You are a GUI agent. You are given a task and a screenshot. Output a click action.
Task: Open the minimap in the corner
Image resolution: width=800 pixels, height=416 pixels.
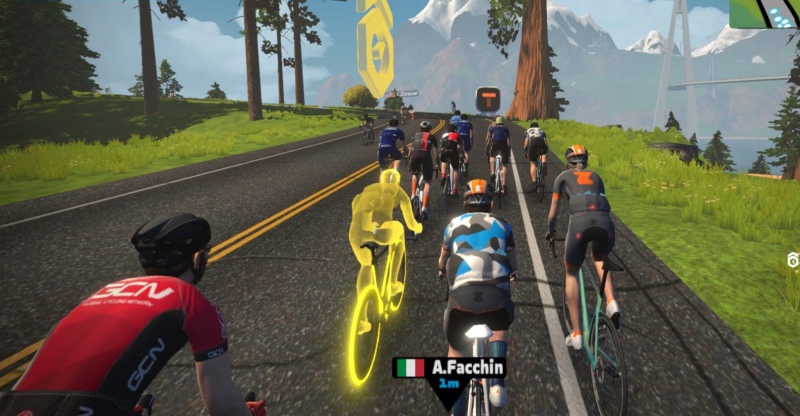tap(764, 13)
